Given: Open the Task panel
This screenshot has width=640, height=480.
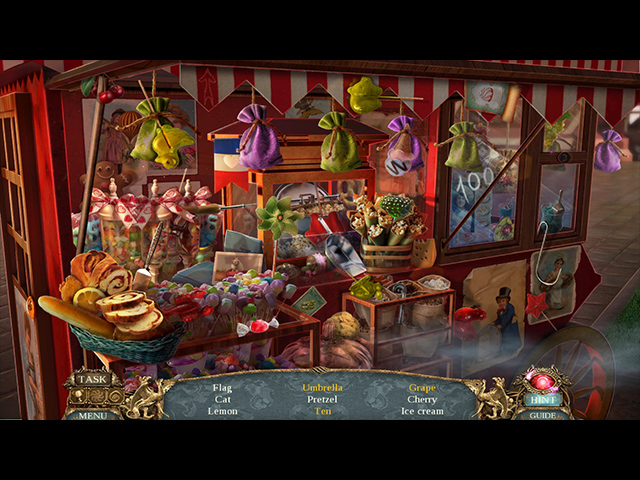Looking at the screenshot, I should [x=93, y=380].
